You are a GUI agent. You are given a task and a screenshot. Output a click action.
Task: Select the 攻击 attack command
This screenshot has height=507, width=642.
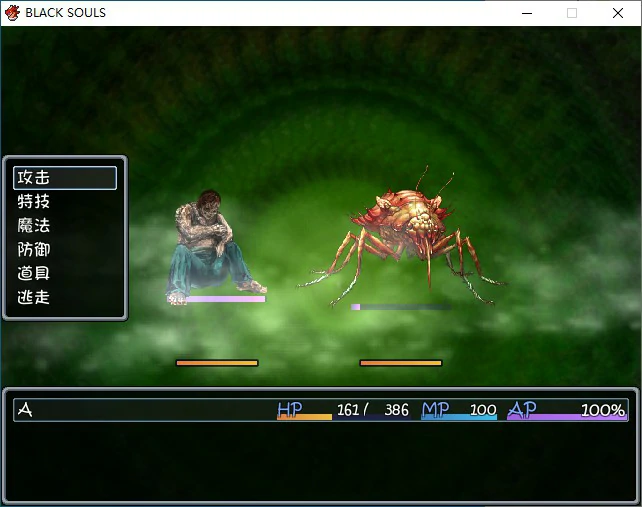65,178
